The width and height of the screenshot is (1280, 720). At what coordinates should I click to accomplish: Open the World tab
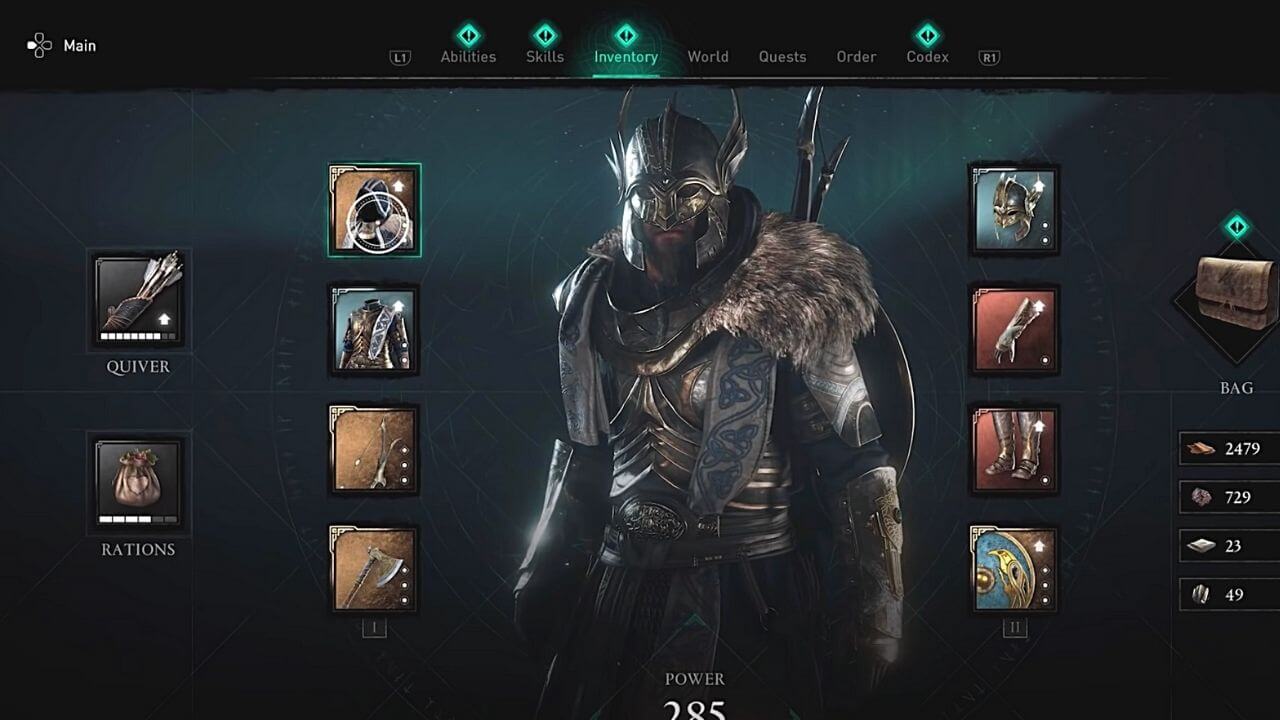[708, 57]
